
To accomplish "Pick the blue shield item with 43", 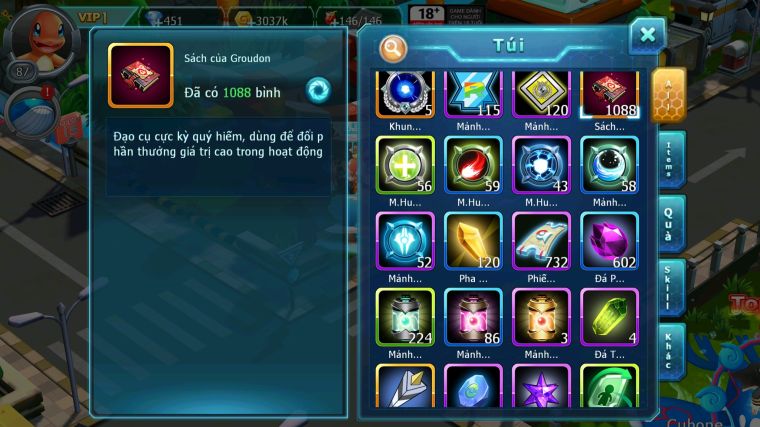I will pyautogui.click(x=542, y=165).
